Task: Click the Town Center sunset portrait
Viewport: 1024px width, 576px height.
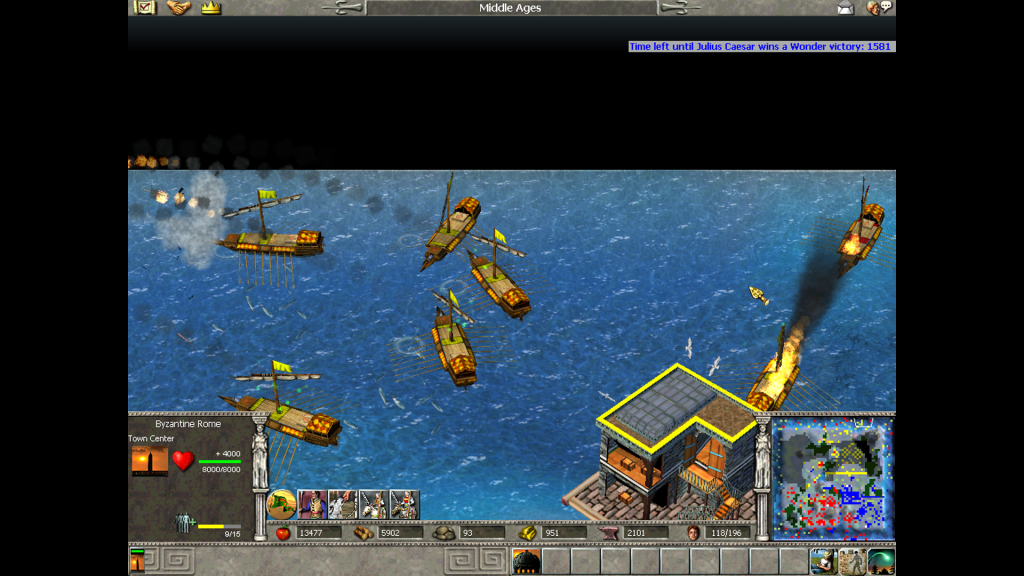Action: point(149,461)
